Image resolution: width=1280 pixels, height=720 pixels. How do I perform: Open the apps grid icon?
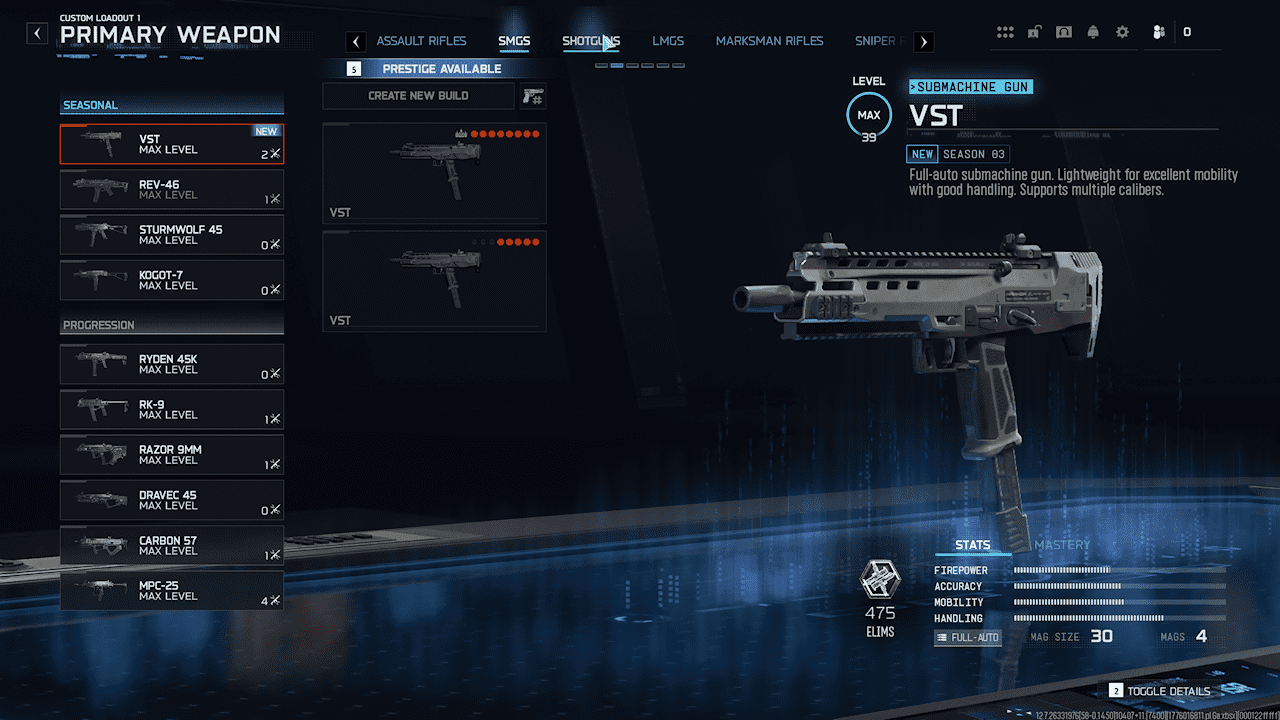point(1005,31)
